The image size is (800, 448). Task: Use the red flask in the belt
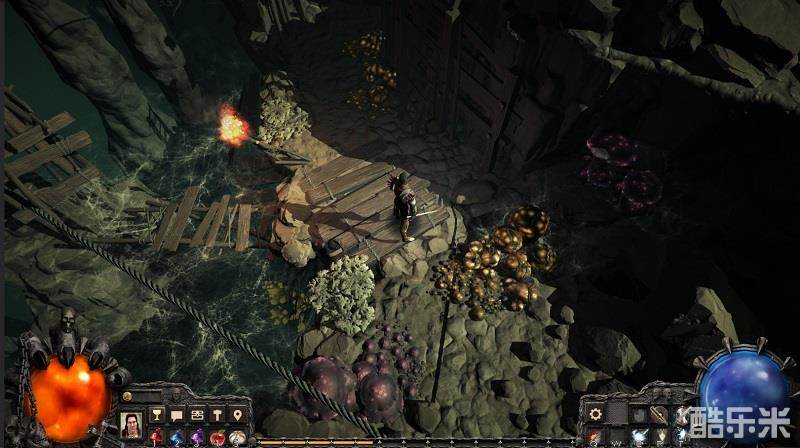pos(156,438)
